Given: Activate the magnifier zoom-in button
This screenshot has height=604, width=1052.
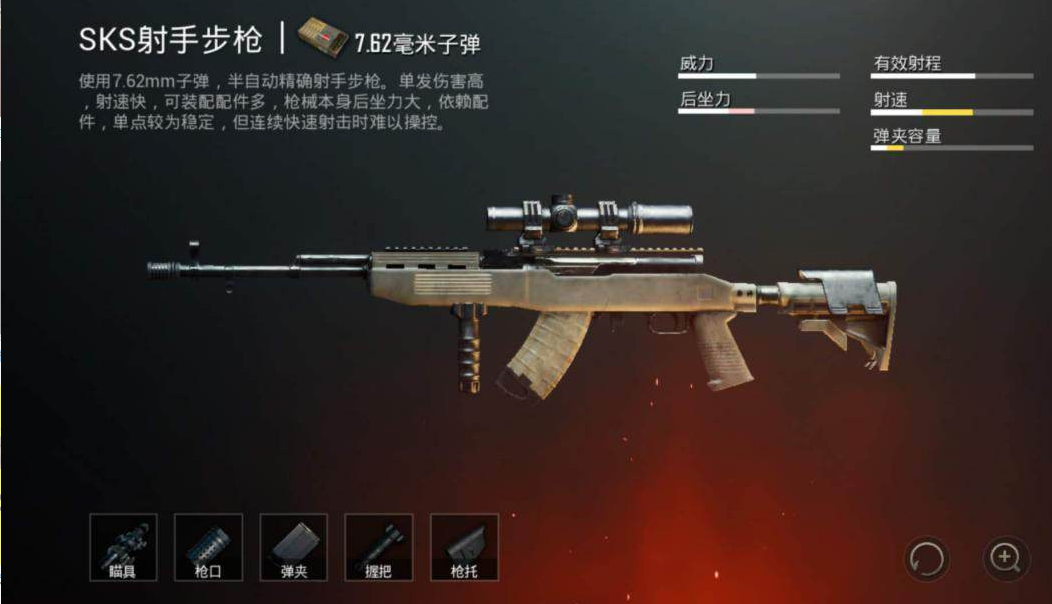Looking at the screenshot, I should coord(1005,558).
